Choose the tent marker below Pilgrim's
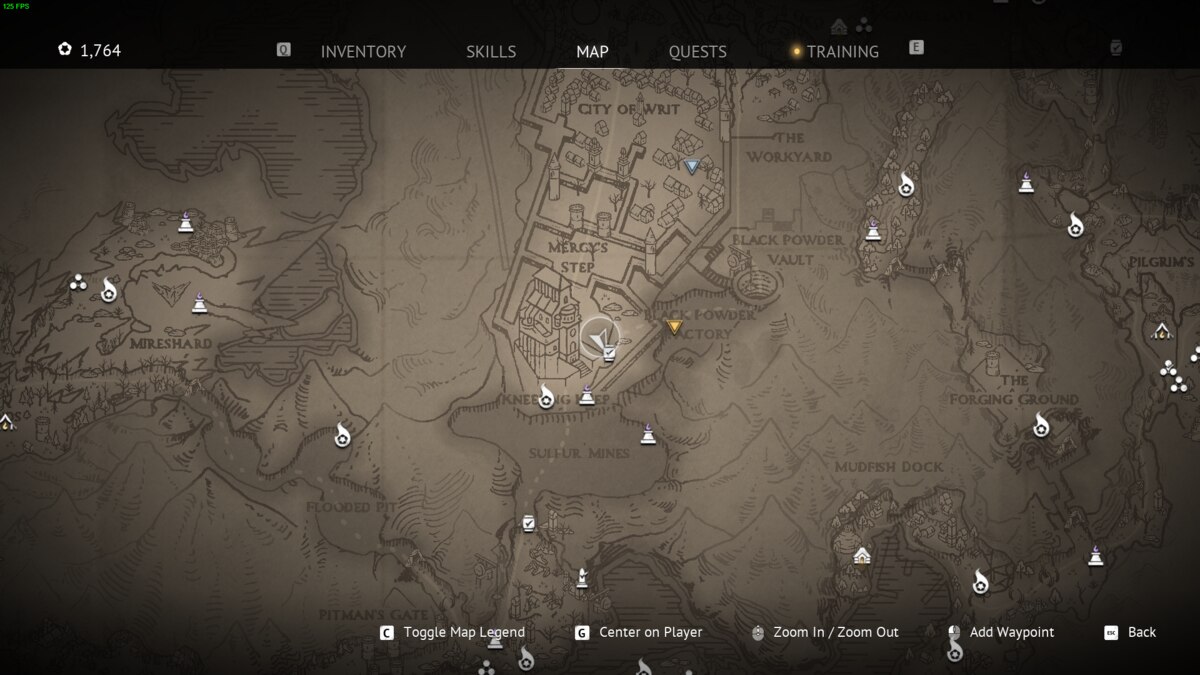The height and width of the screenshot is (675, 1200). point(1161,331)
